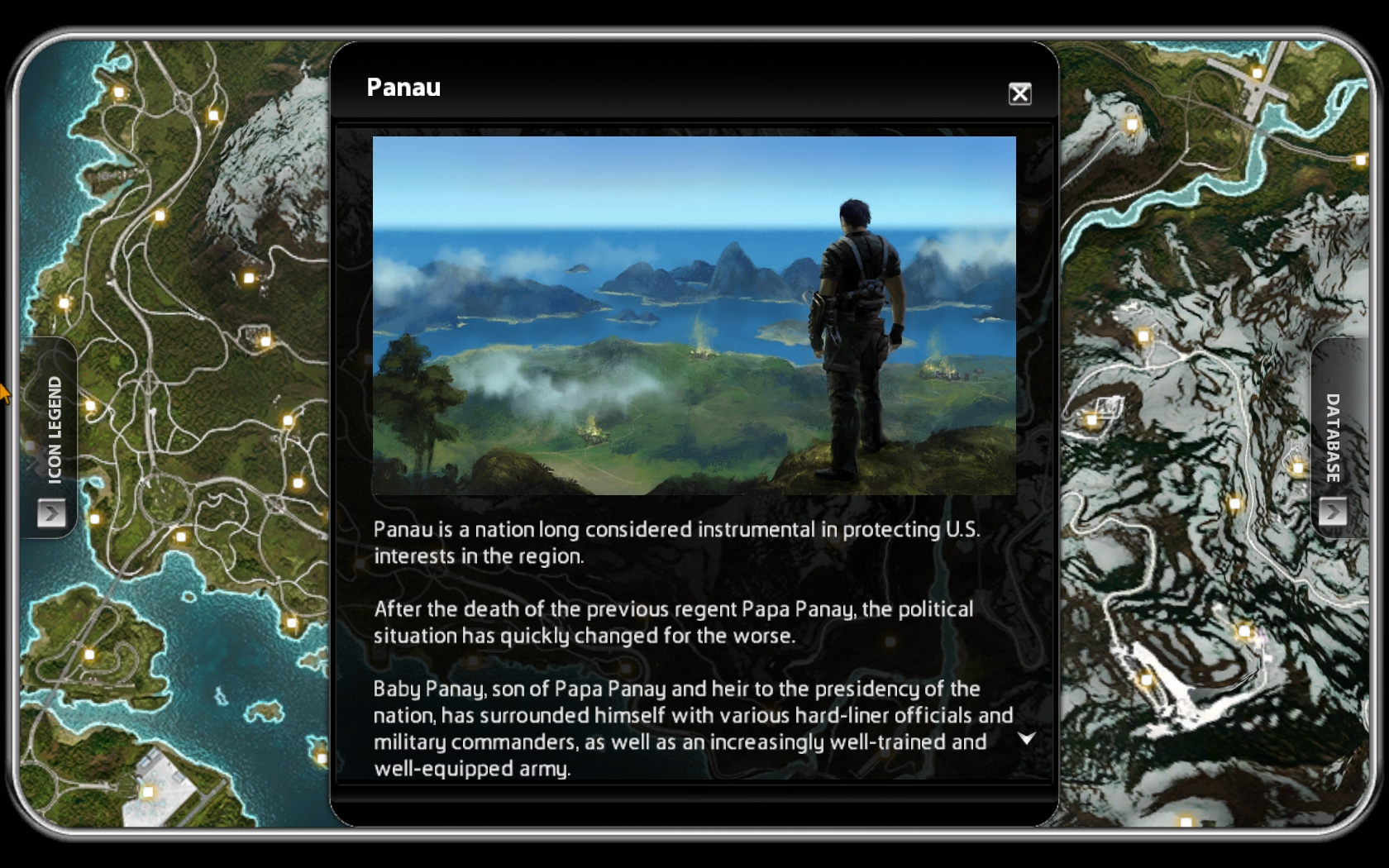Select the Panau landscape artwork image
The image size is (1389, 868).
click(x=694, y=315)
